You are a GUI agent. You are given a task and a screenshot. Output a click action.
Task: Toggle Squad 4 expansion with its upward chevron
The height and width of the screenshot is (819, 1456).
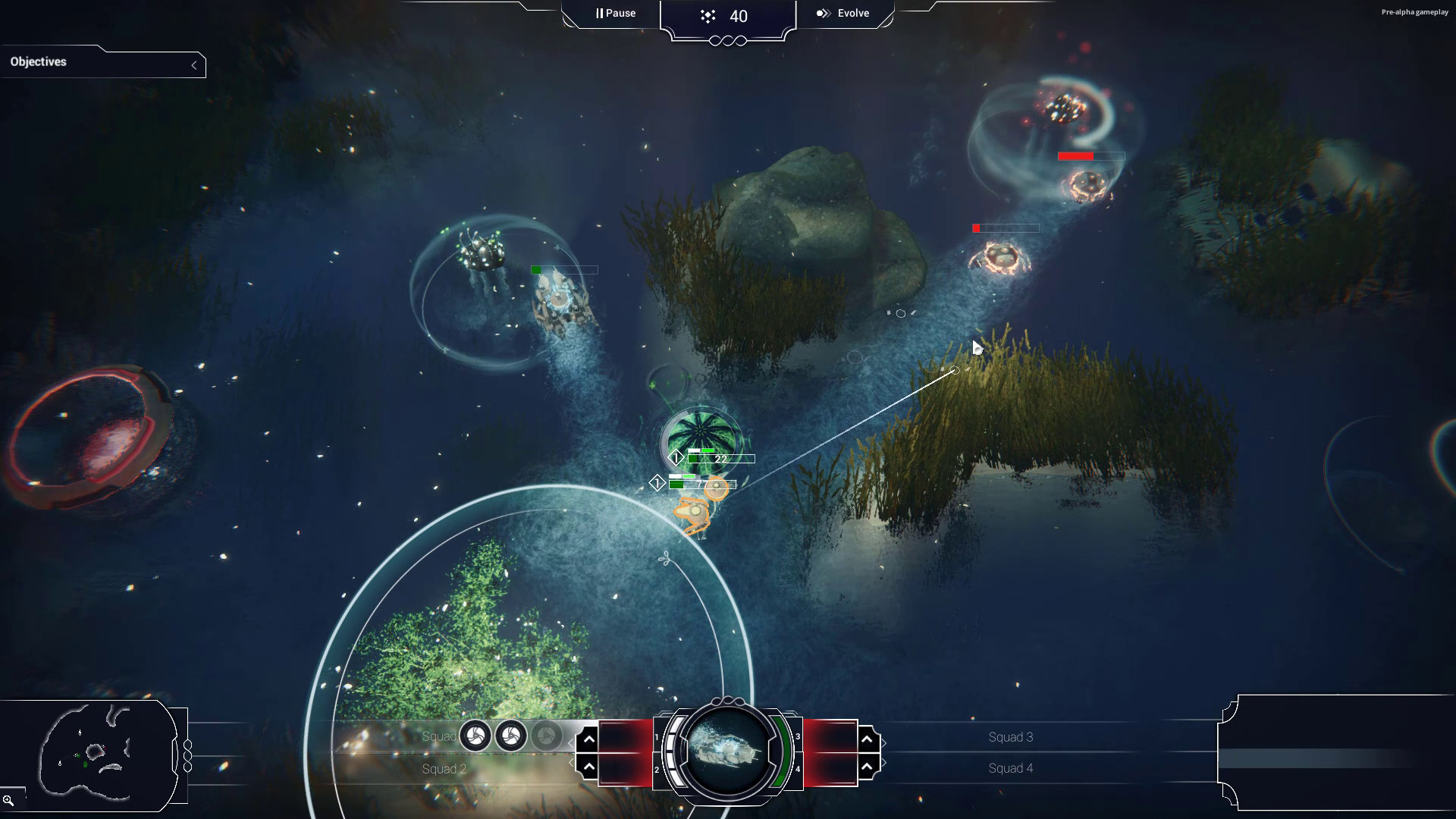tap(867, 767)
